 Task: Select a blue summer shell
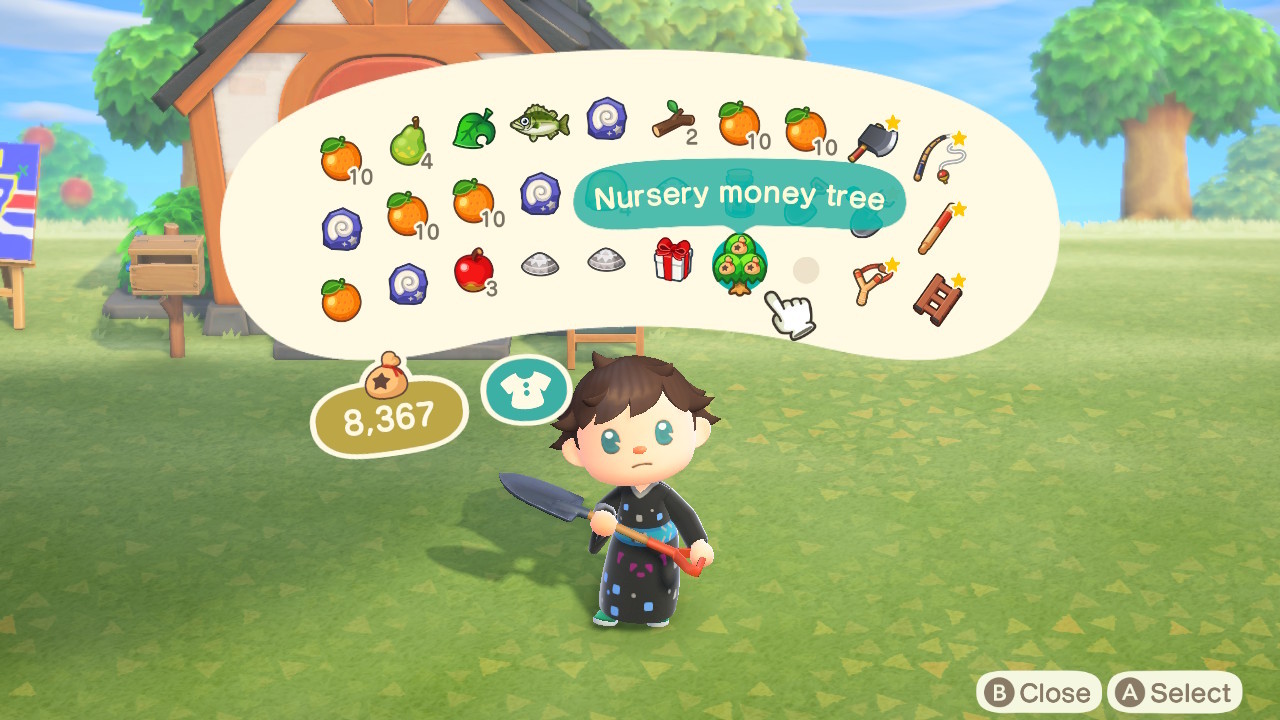605,117
